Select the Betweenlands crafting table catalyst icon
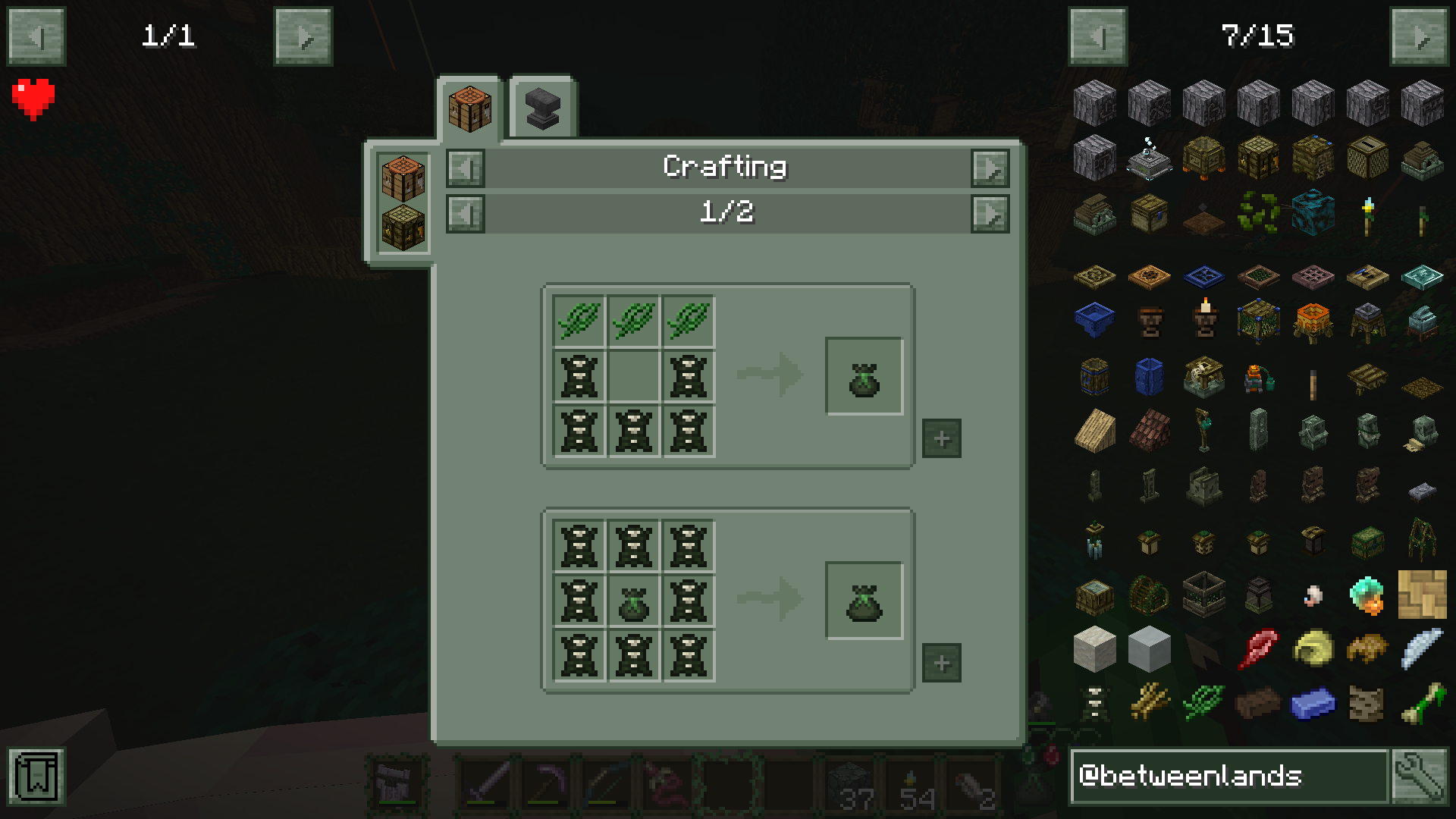Screen dimensions: 1456x819 pyautogui.click(x=403, y=224)
